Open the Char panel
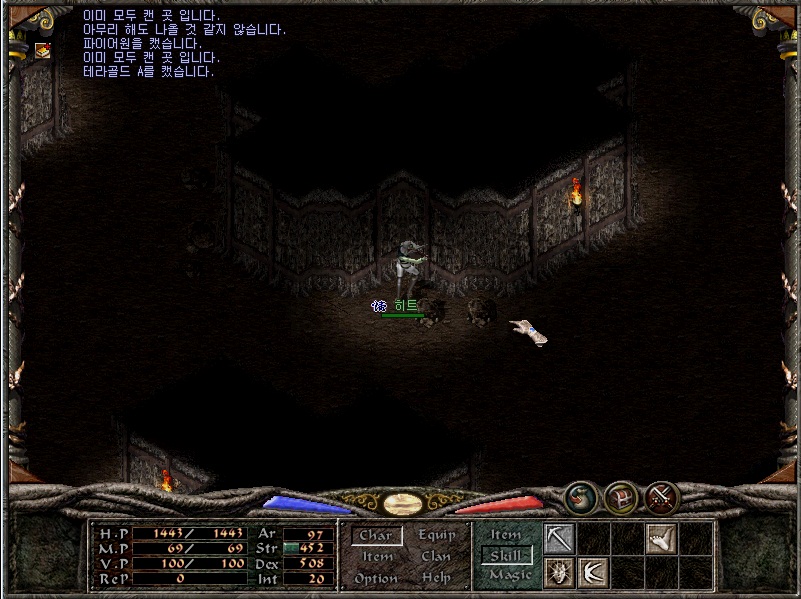This screenshot has height=599, width=801. pos(376,536)
